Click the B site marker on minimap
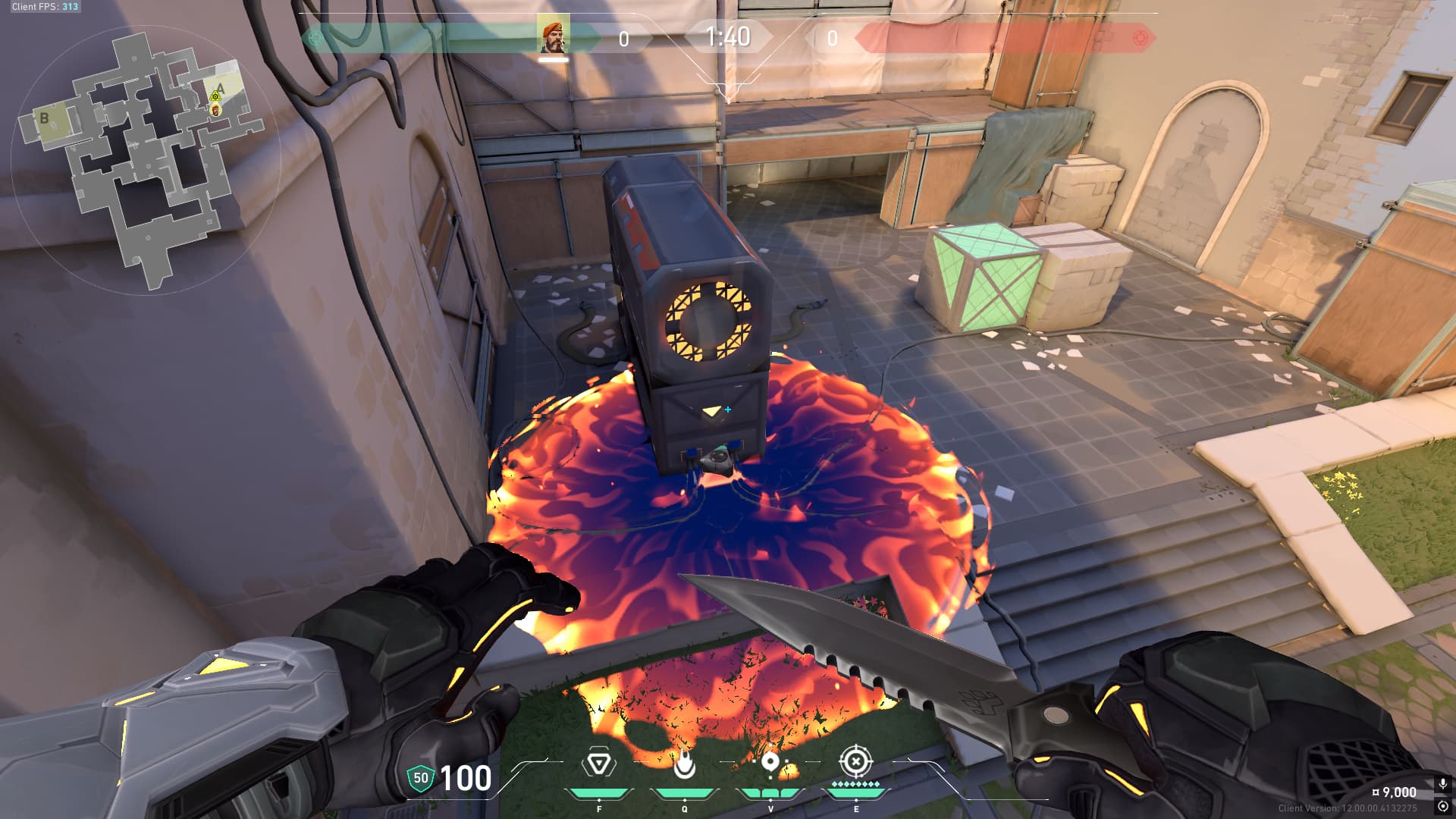The image size is (1456, 819). tap(44, 118)
